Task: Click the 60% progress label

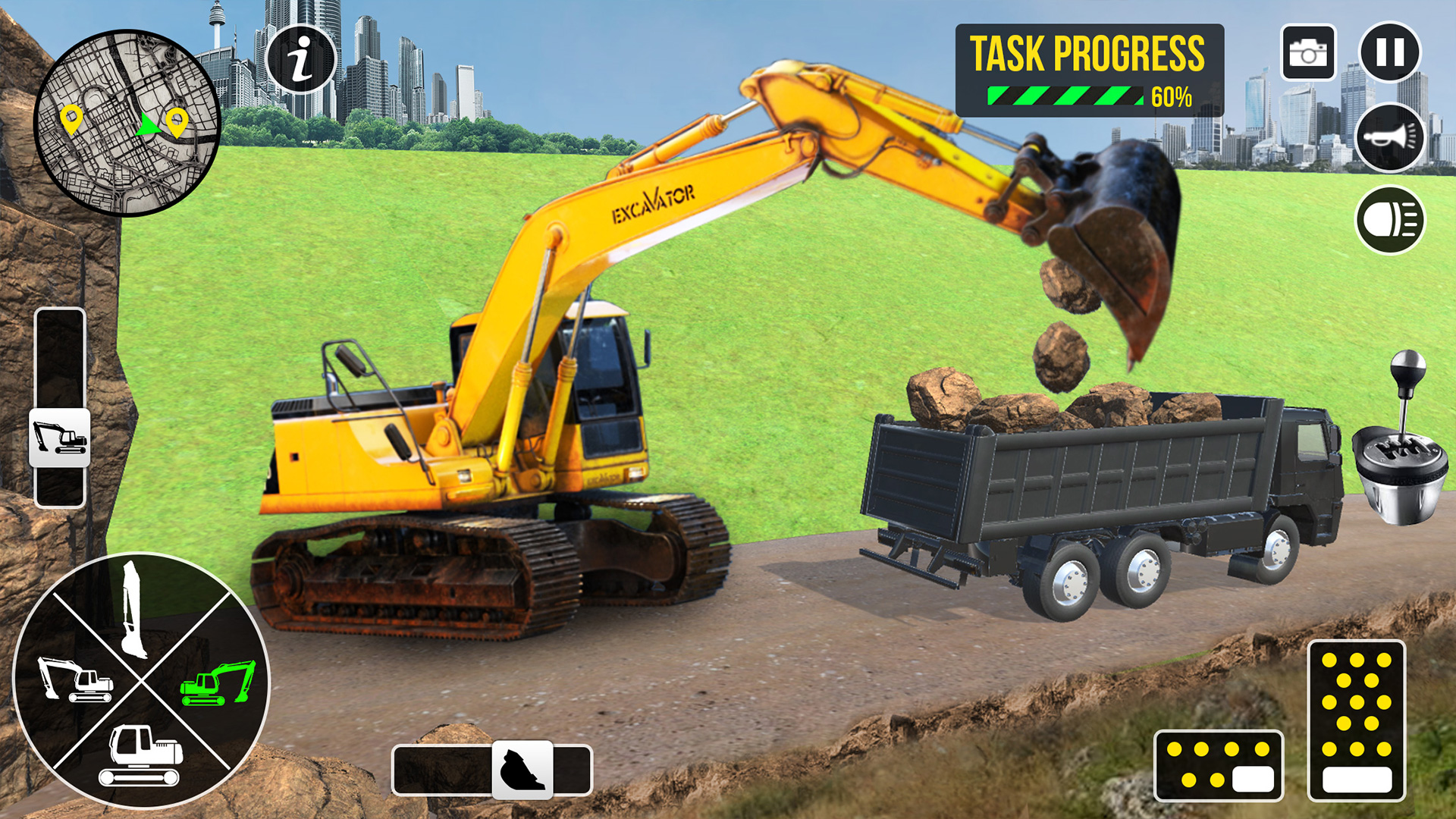Action: coord(1172,98)
